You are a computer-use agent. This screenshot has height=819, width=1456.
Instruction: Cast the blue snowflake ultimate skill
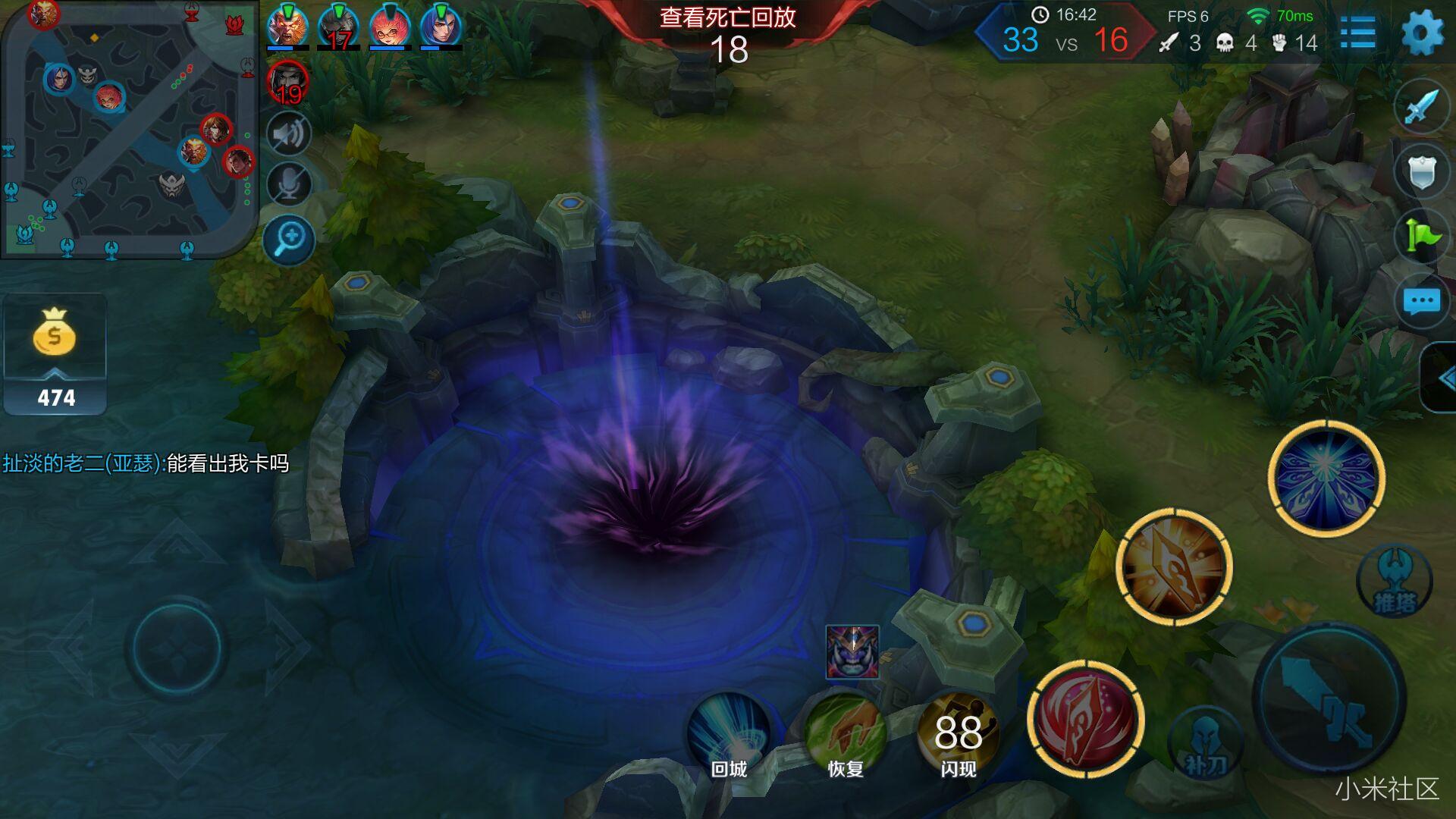pyautogui.click(x=1326, y=478)
